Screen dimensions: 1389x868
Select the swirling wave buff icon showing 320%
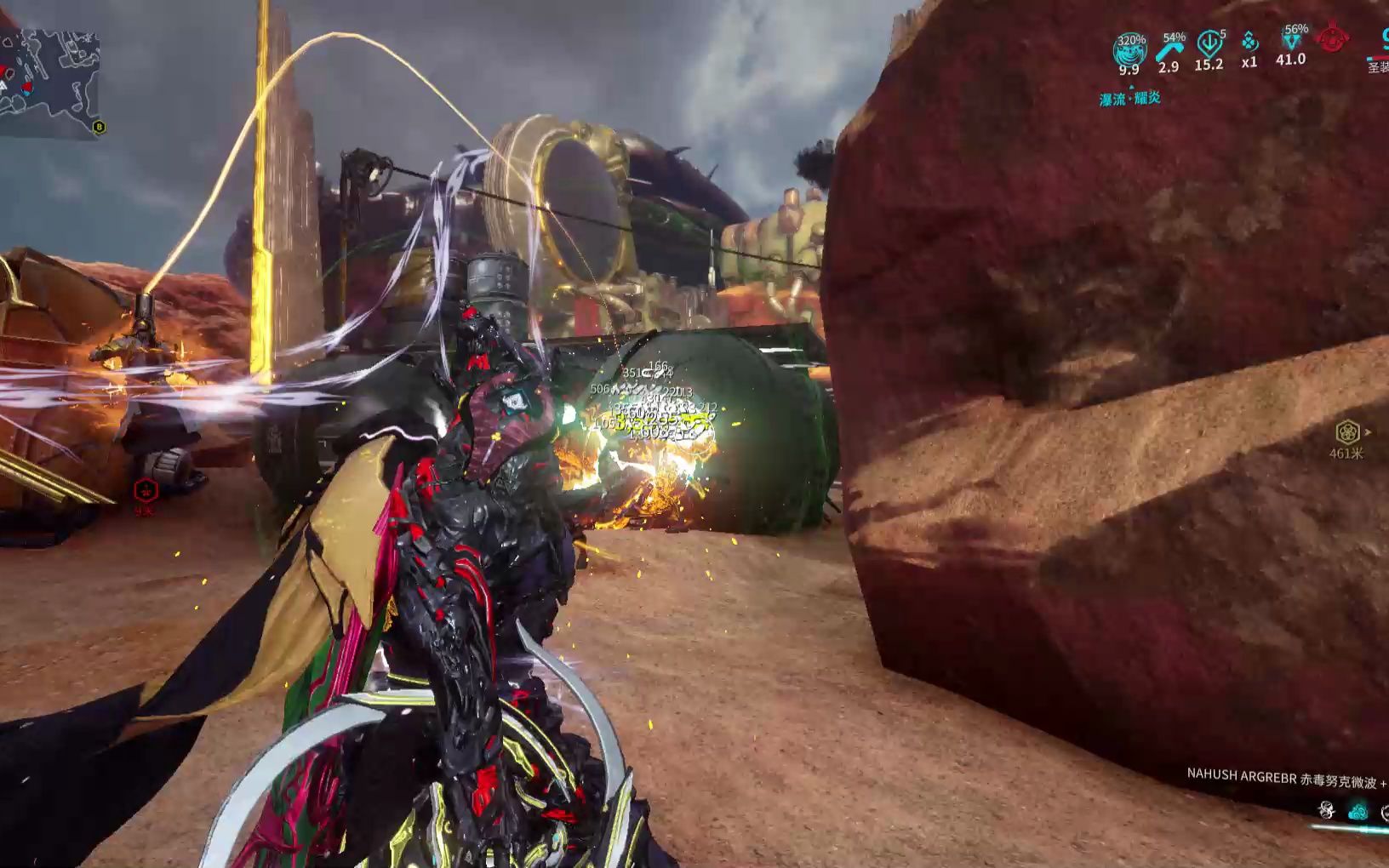(1129, 51)
